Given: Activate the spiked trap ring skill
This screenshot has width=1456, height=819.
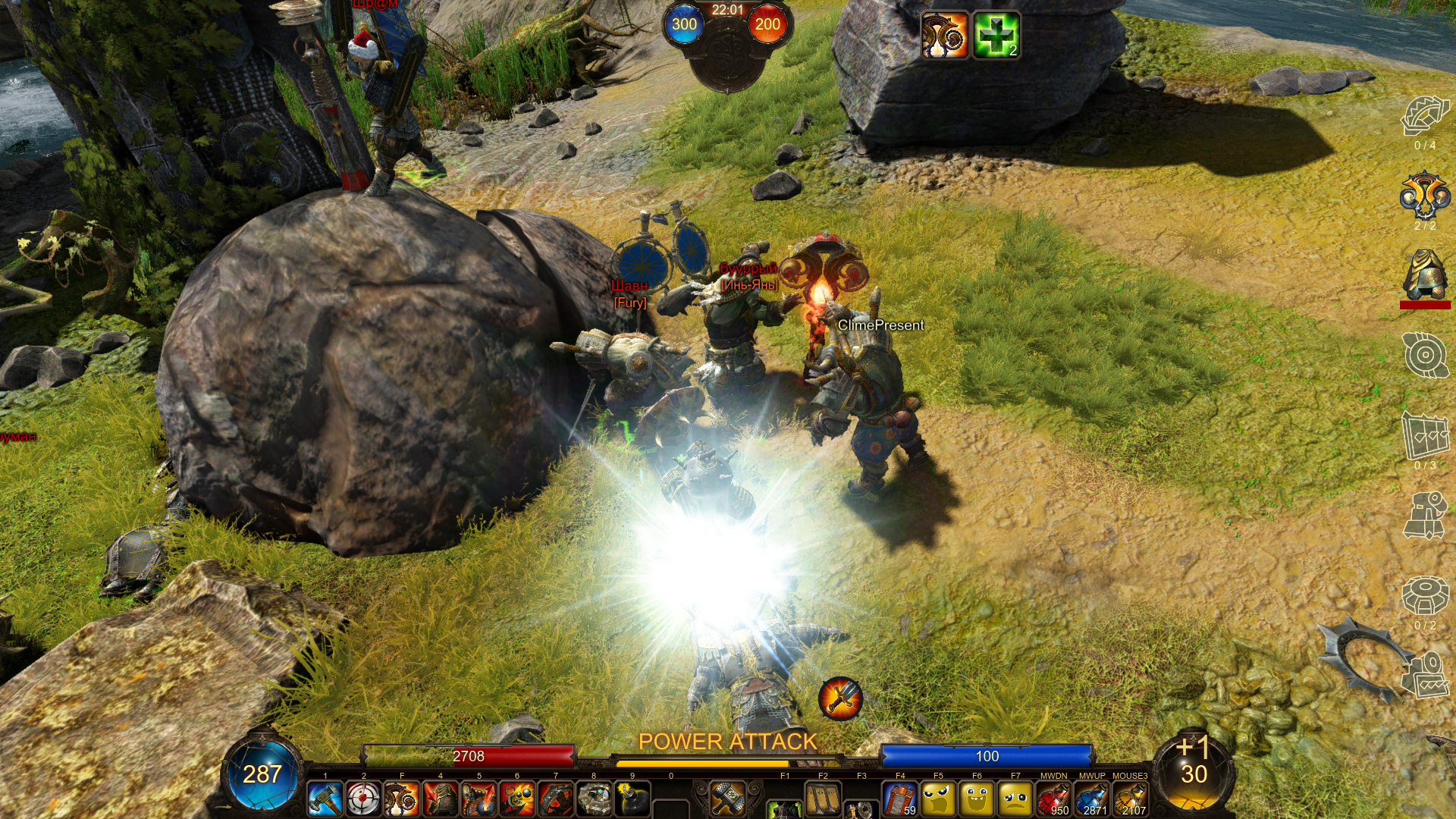Looking at the screenshot, I should [x=556, y=799].
